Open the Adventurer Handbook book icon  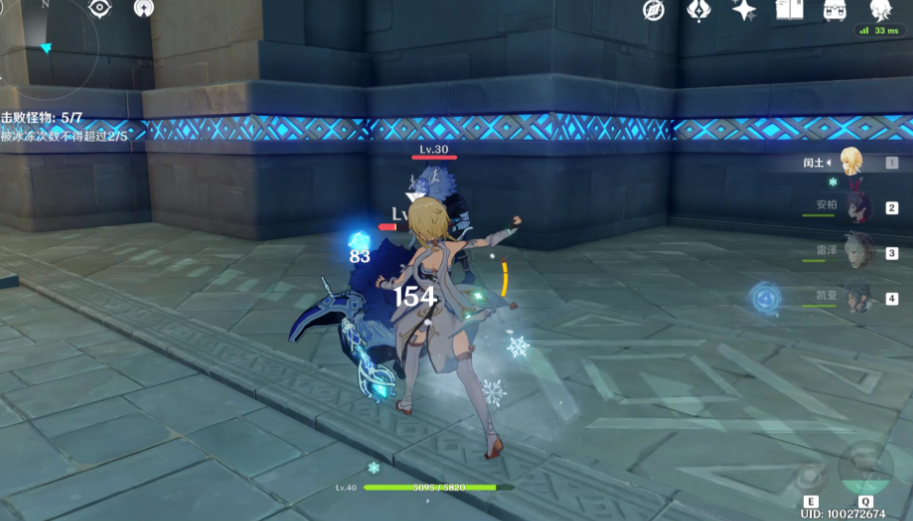pyautogui.click(x=788, y=10)
